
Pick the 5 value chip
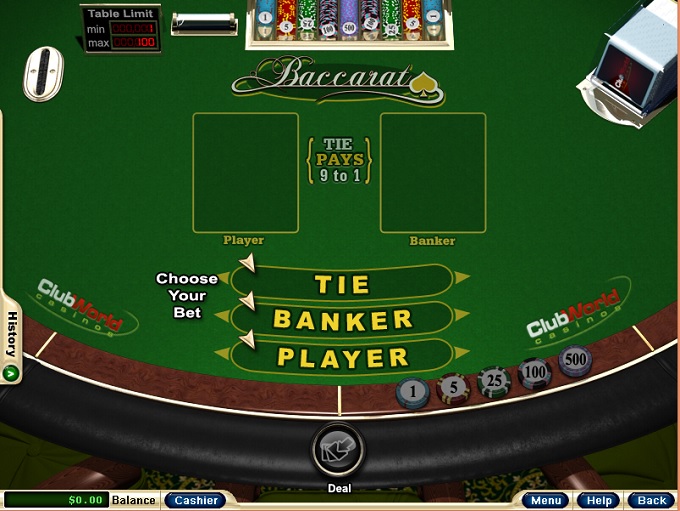click(x=453, y=386)
